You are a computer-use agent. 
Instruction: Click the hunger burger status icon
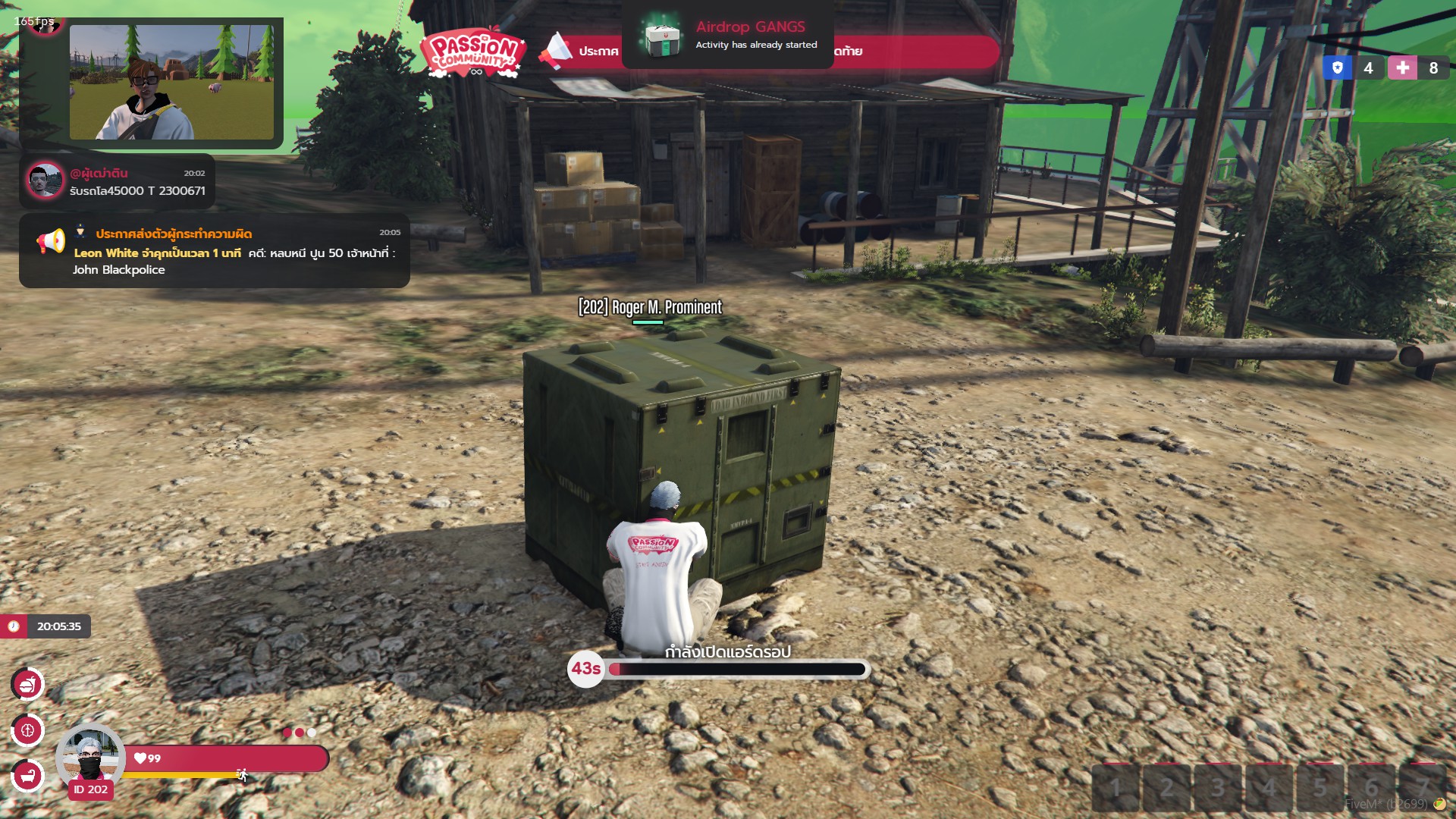(28, 685)
